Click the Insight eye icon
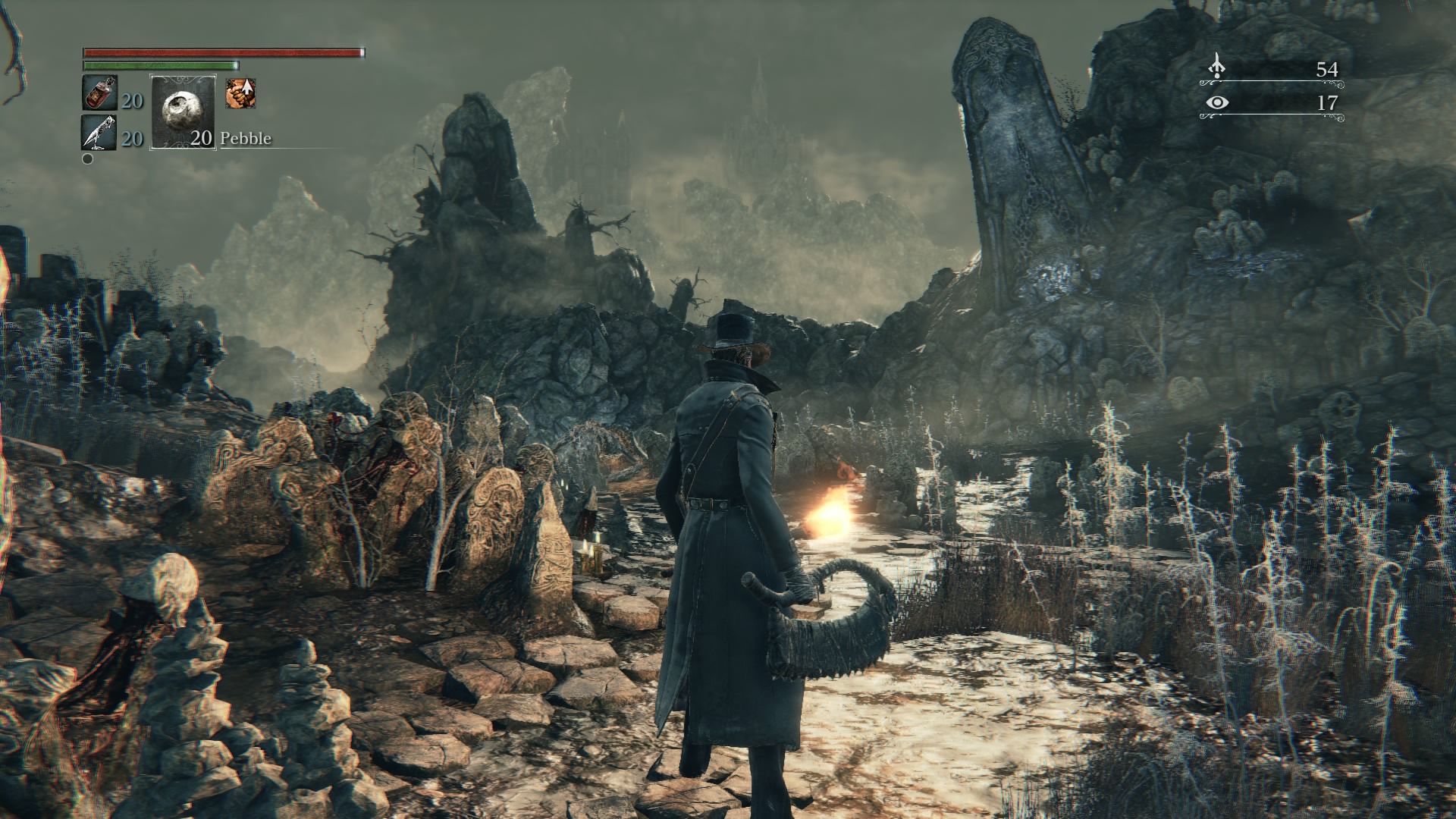Viewport: 1456px width, 819px height. (x=1217, y=102)
